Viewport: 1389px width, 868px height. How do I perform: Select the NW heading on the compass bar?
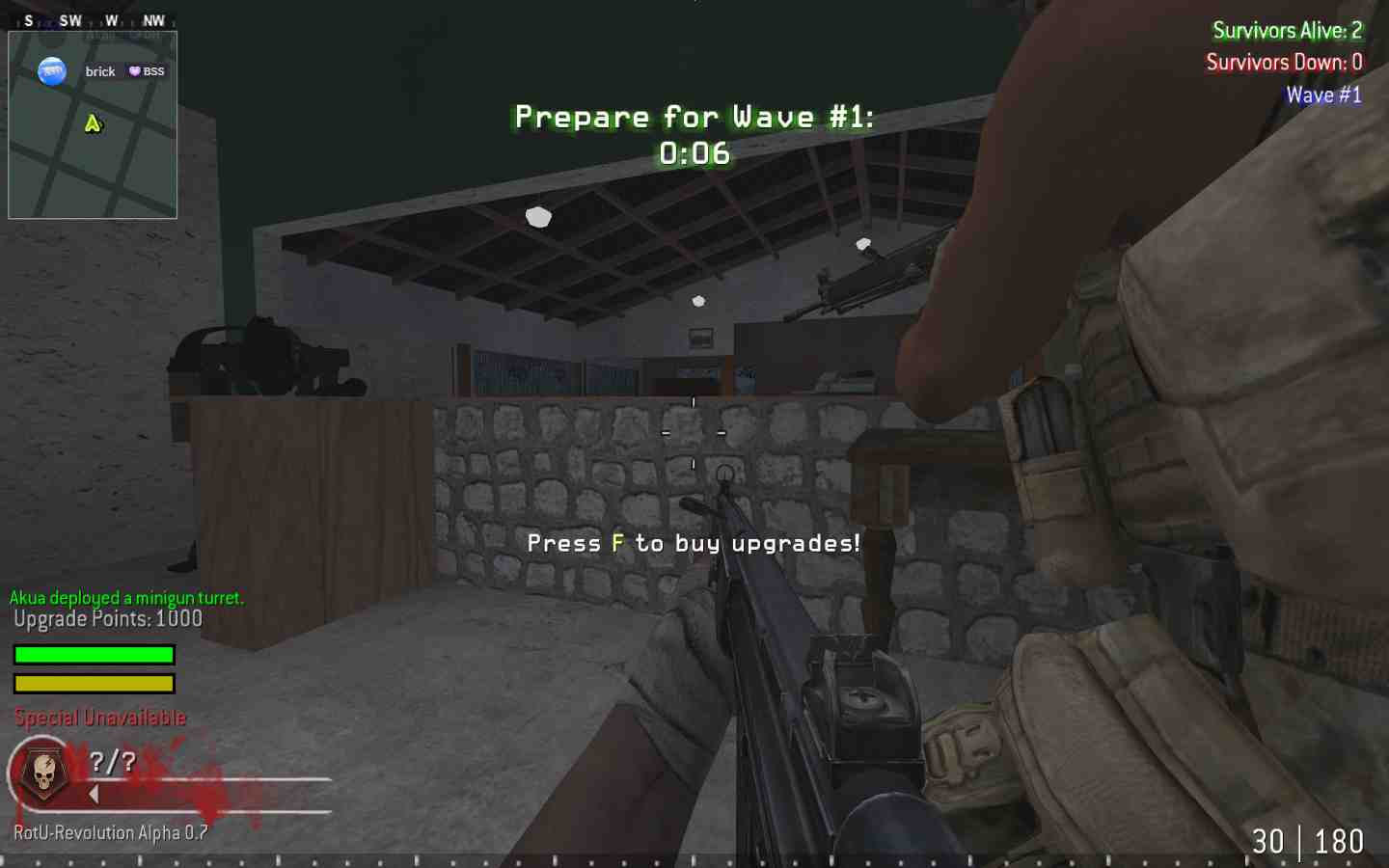pyautogui.click(x=153, y=18)
